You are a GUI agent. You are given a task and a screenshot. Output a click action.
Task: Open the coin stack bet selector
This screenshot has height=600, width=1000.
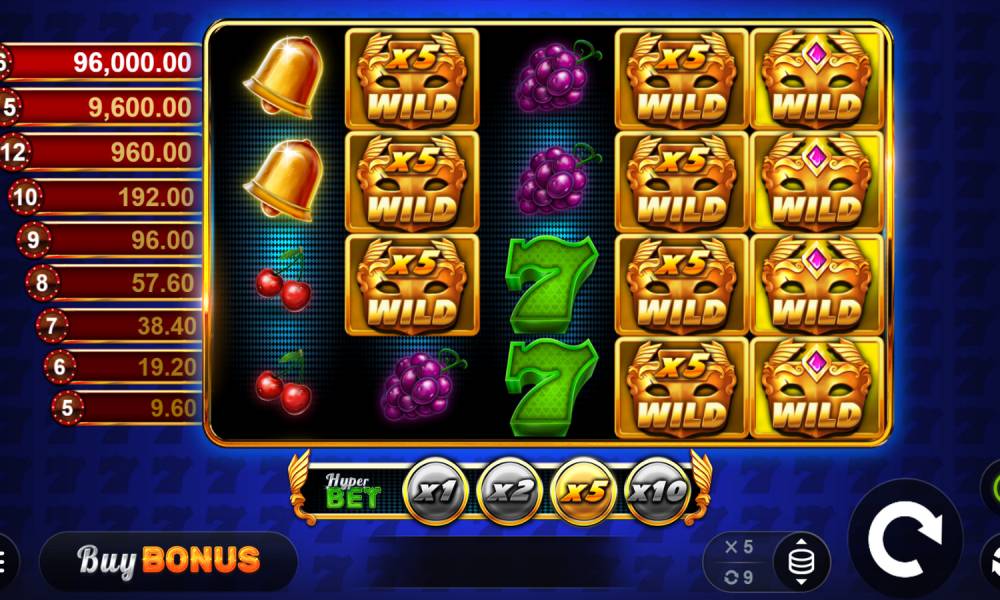coord(800,562)
